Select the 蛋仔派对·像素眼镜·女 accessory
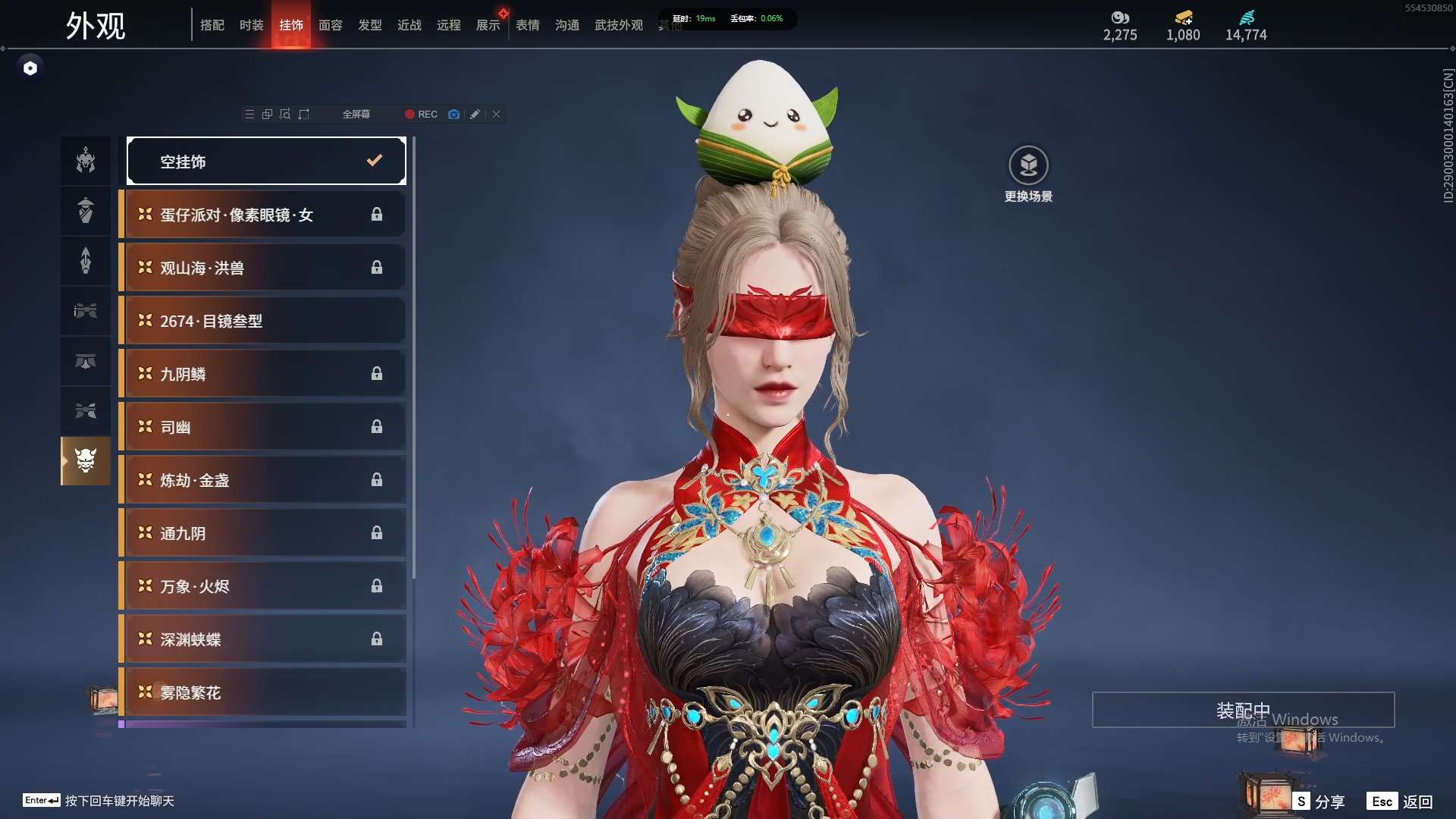1456x819 pixels. tap(262, 215)
